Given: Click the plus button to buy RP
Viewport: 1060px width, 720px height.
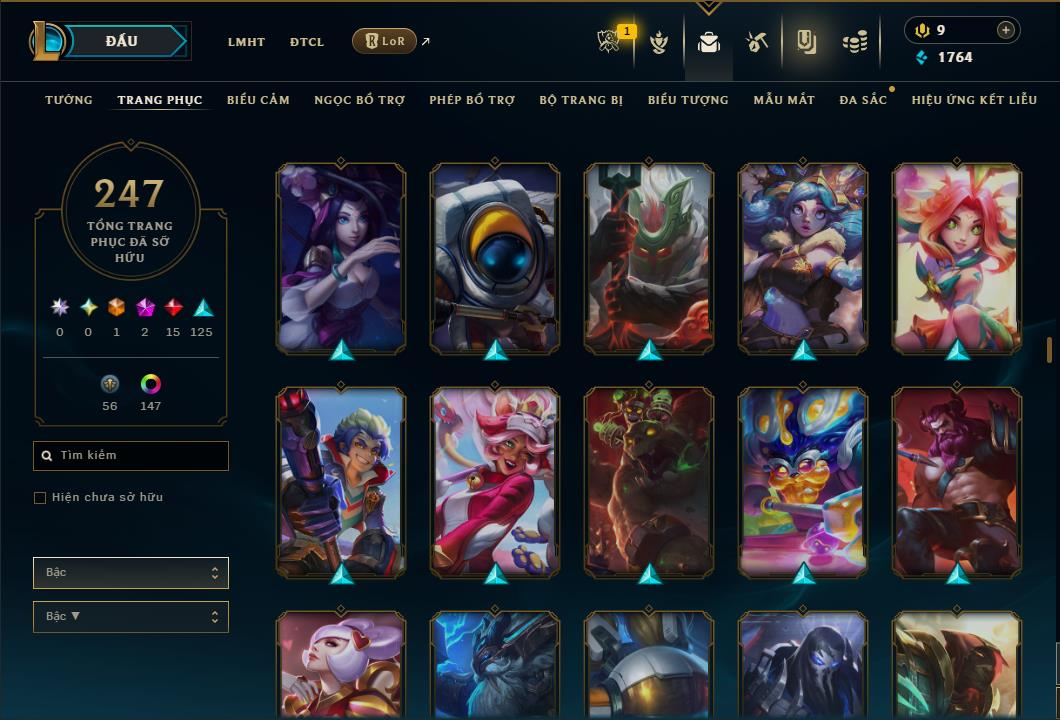Looking at the screenshot, I should (x=1006, y=31).
